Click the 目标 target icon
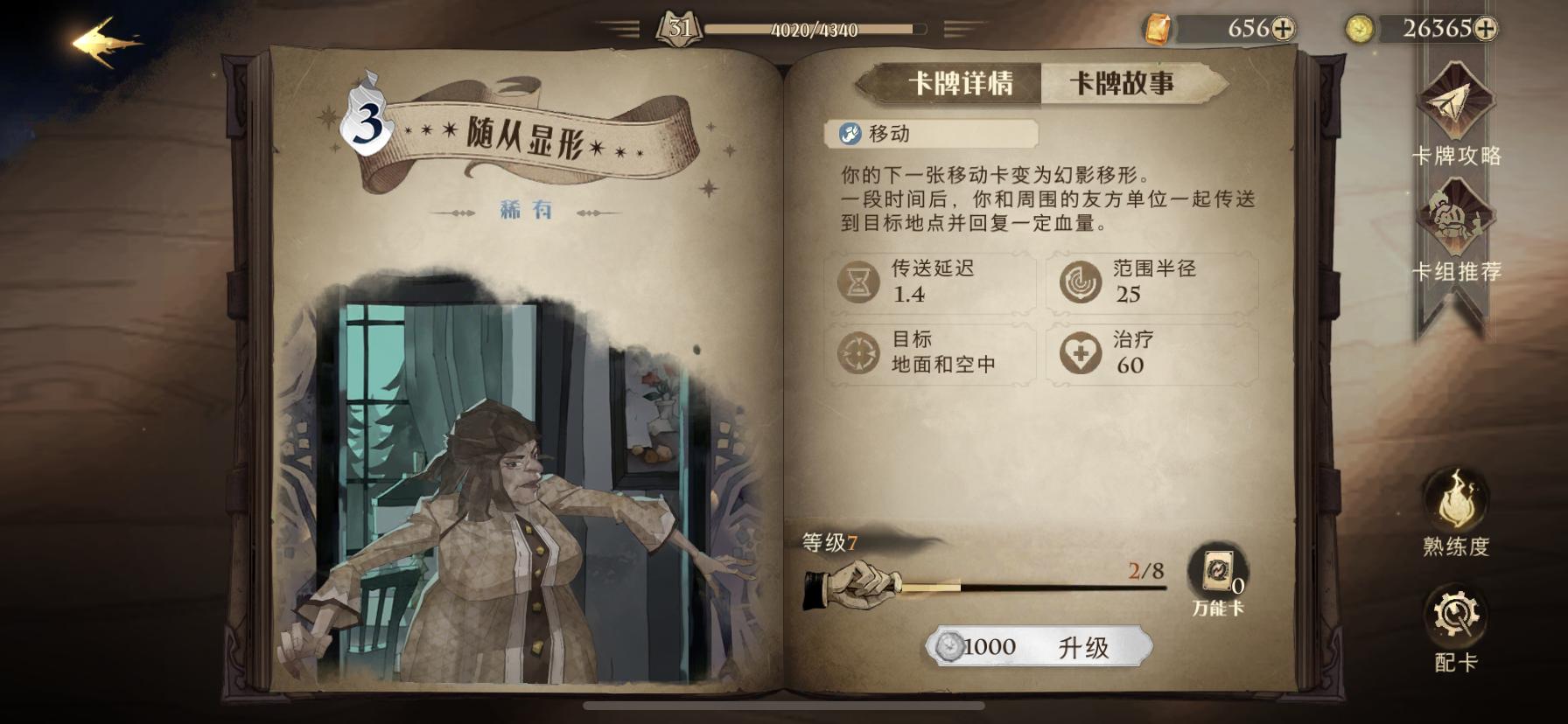Image resolution: width=1568 pixels, height=724 pixels. (x=860, y=353)
